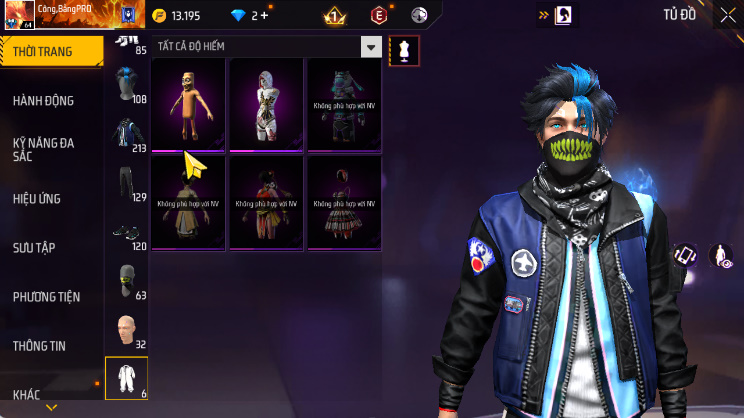Open the Thời Trang fashion tab
This screenshot has width=744, height=418.
pos(50,51)
